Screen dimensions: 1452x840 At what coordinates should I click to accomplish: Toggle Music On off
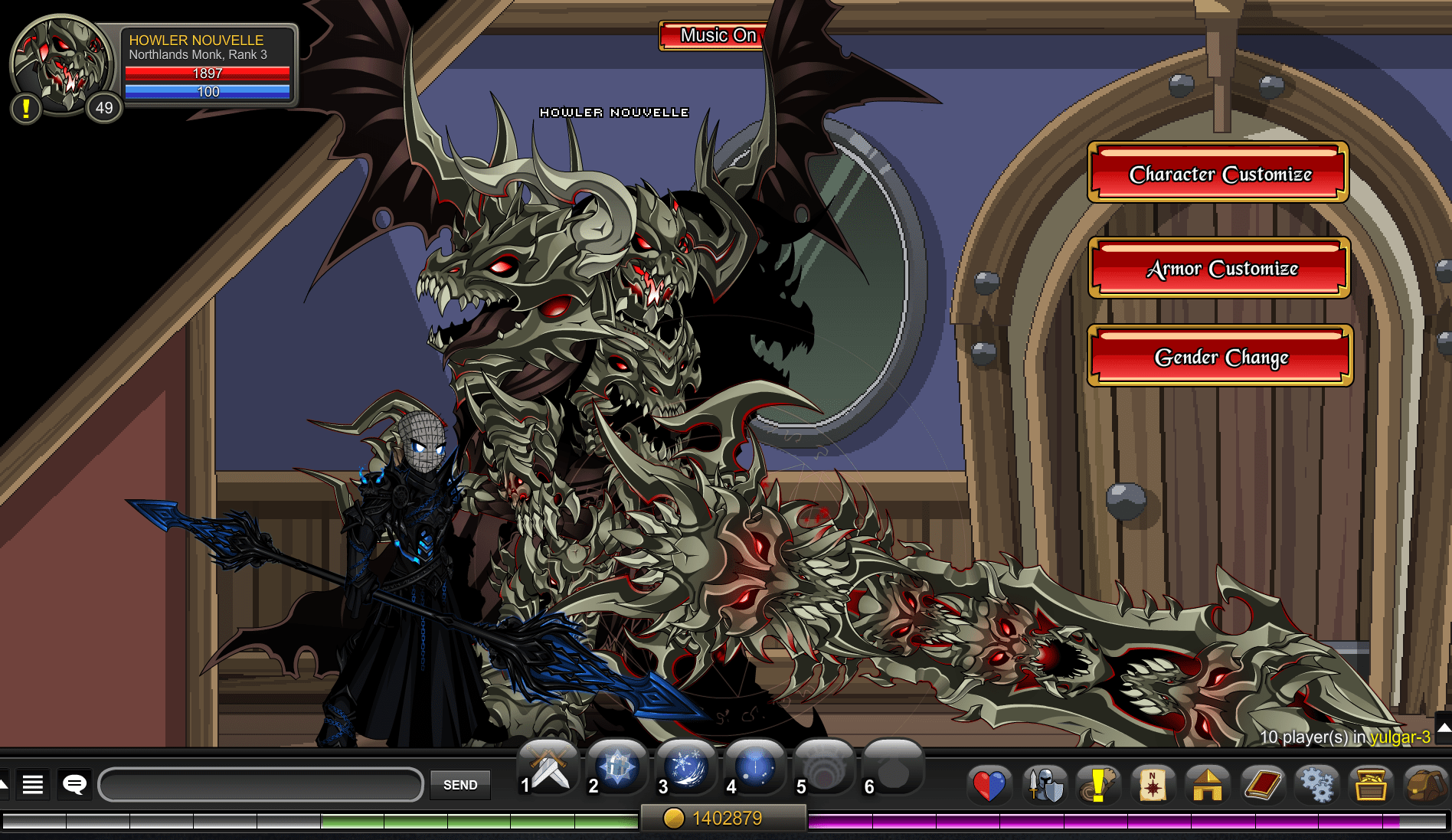coord(711,35)
